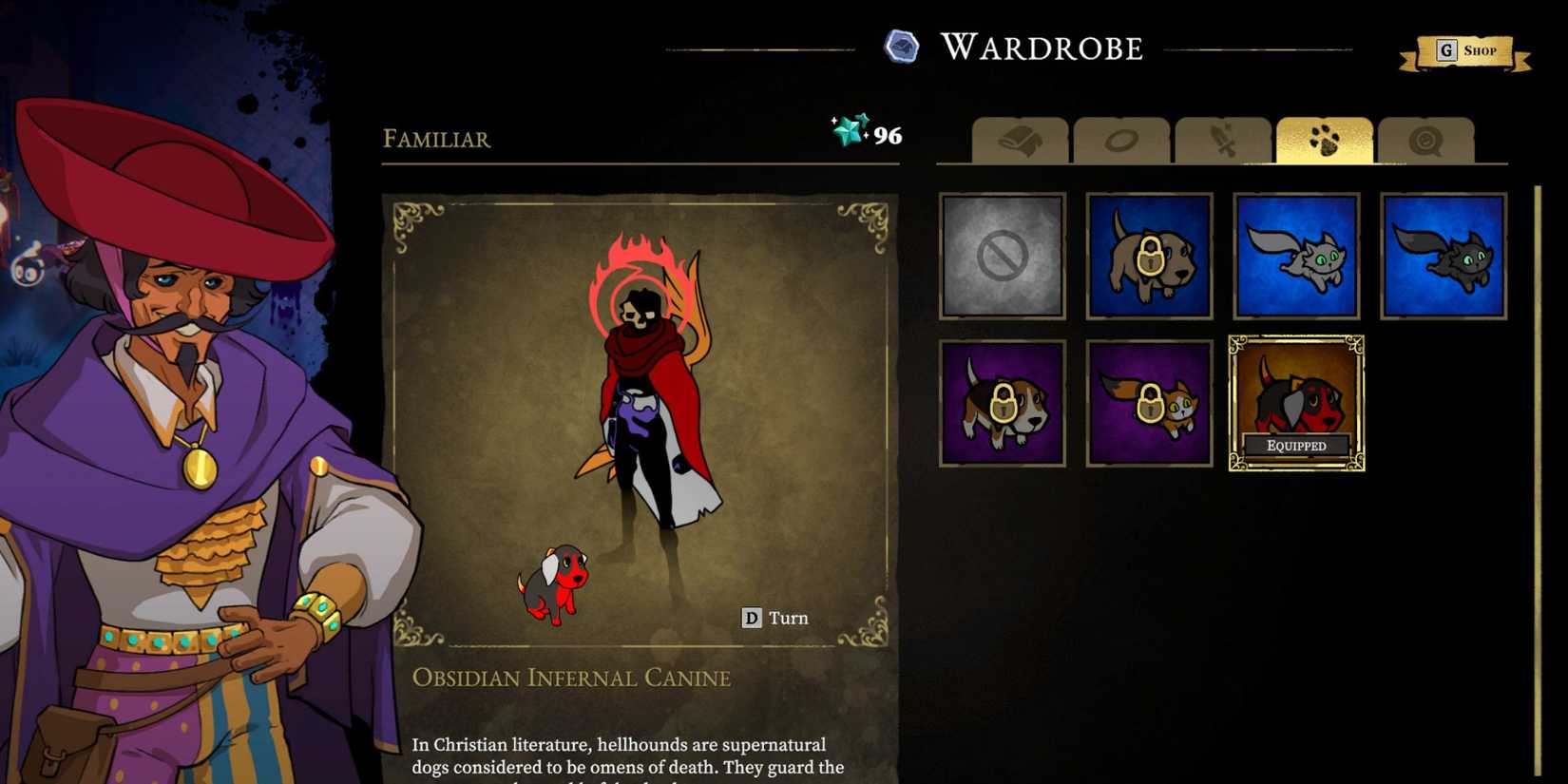Click the D key icon next to Turn
Image resolution: width=1568 pixels, height=784 pixels.
click(x=752, y=617)
